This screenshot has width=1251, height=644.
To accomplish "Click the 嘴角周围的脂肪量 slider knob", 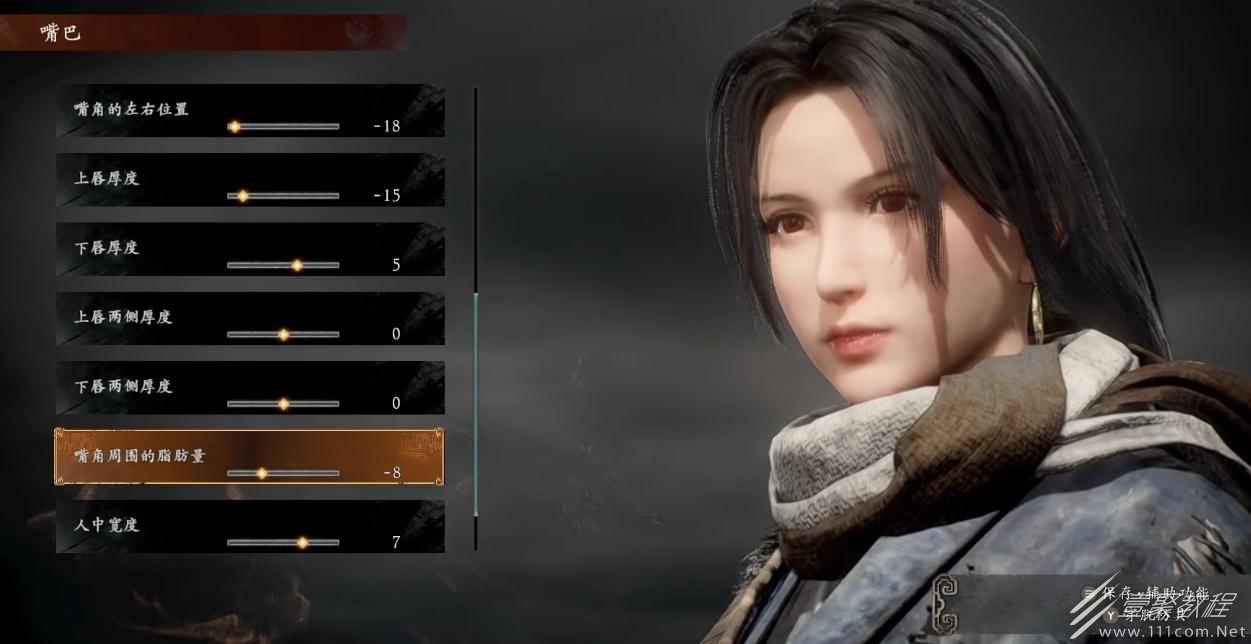I will click(x=262, y=473).
